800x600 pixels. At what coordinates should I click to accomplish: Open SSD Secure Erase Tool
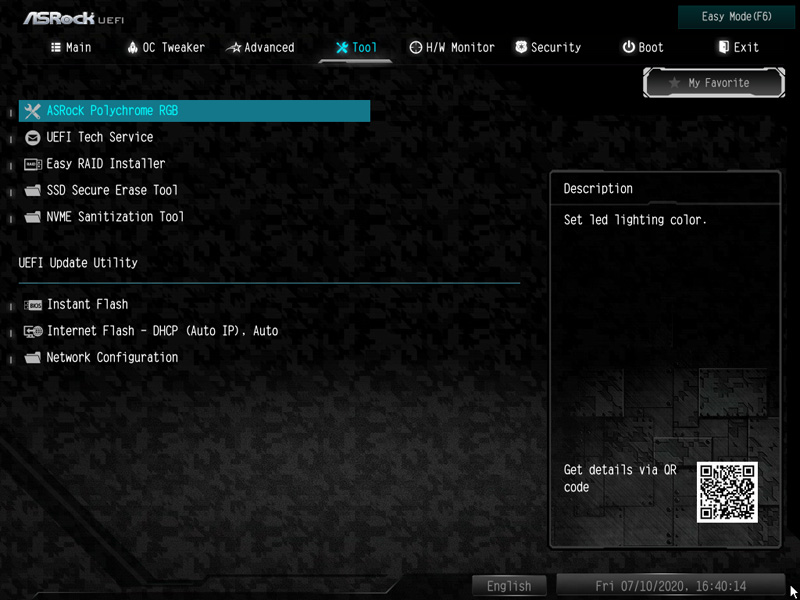[x=112, y=190]
